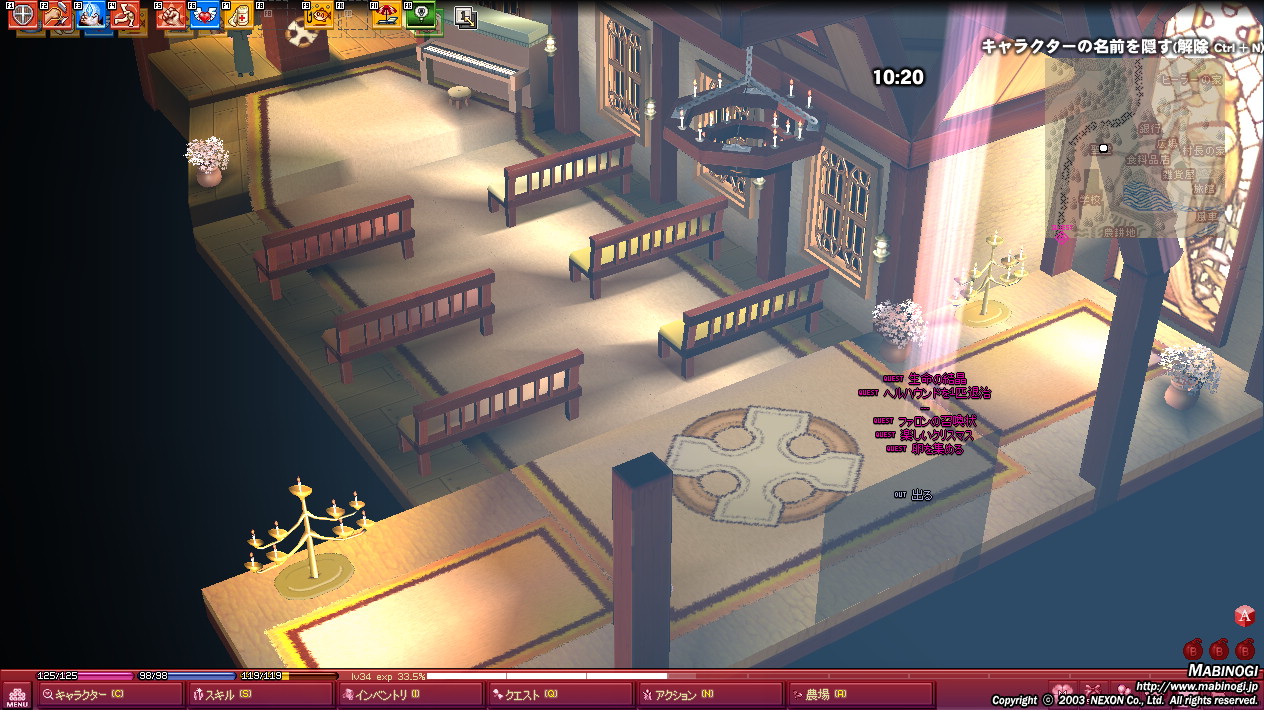This screenshot has height=710, width=1264.
Task: Use the F2 hand-grab skill icon
Action: [57, 16]
